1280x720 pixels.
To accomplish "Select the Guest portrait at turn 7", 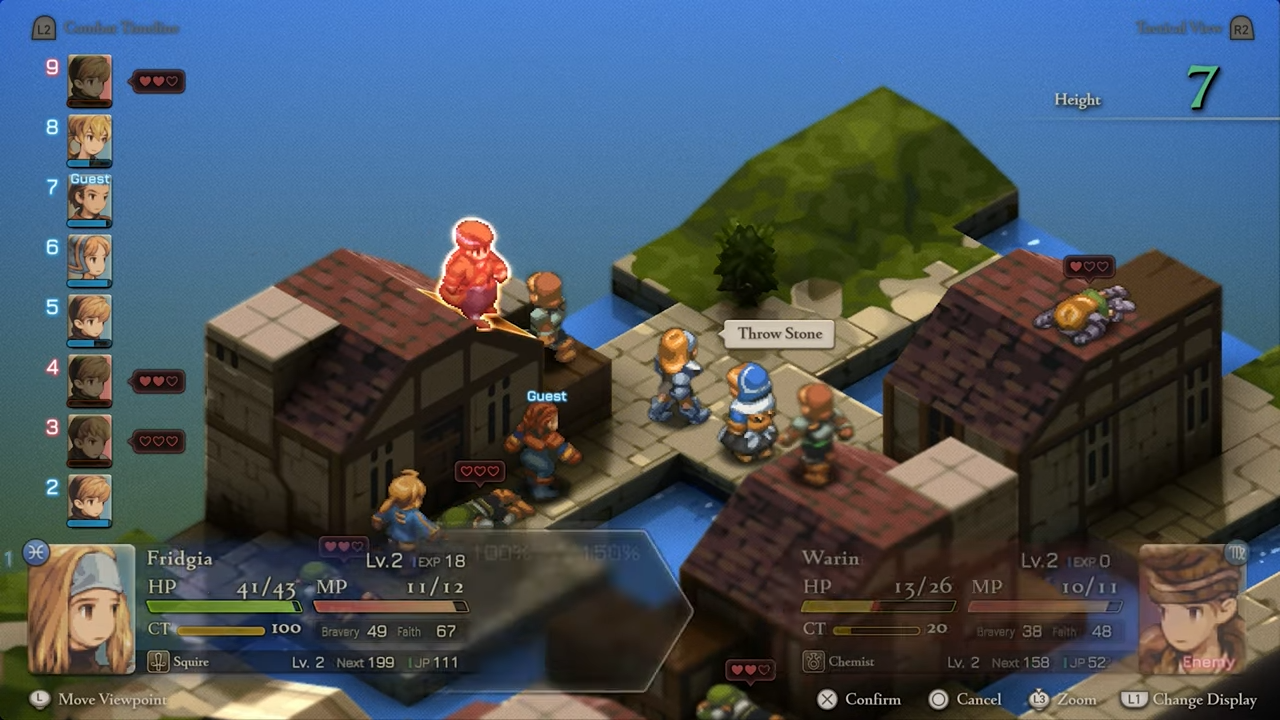I will [x=89, y=200].
